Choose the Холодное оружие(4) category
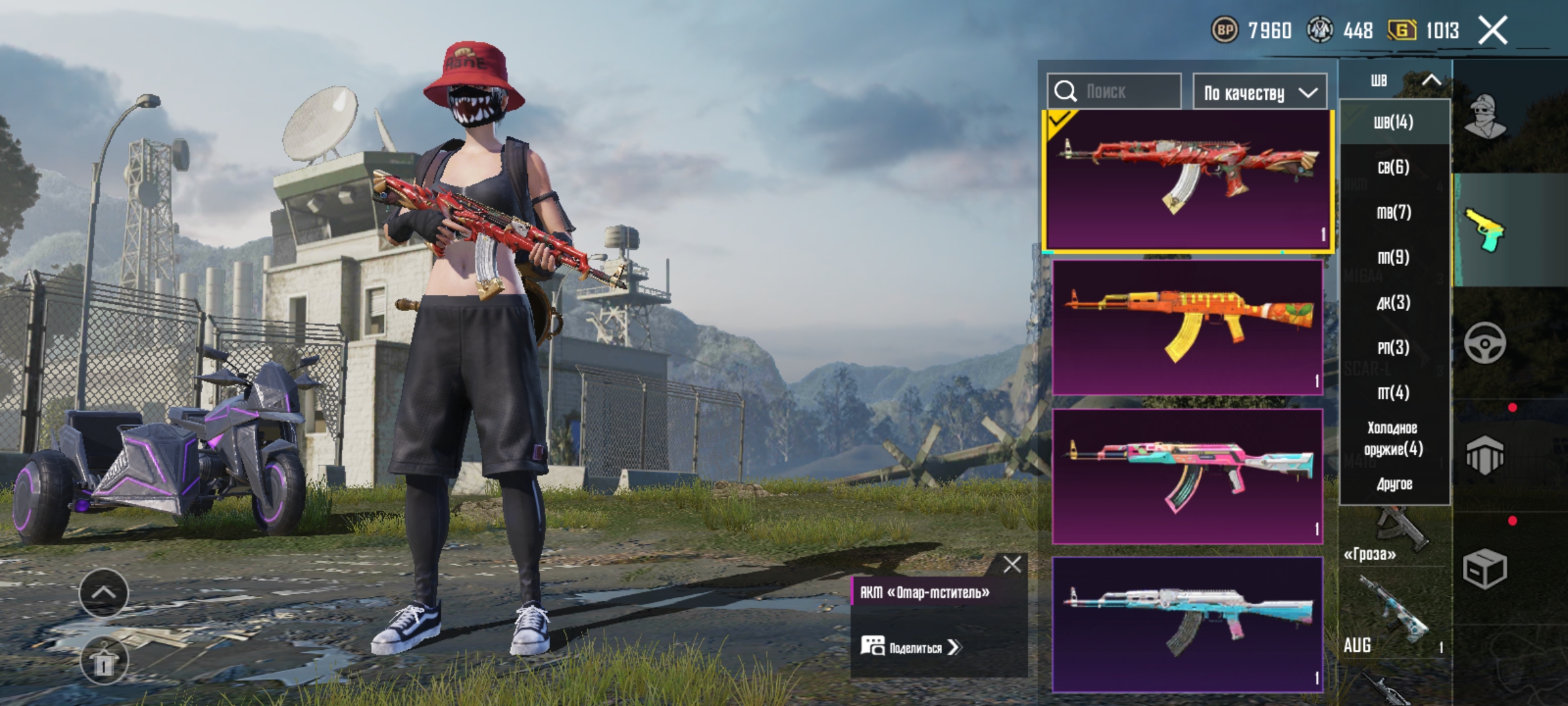This screenshot has width=1568, height=706. point(1394,438)
